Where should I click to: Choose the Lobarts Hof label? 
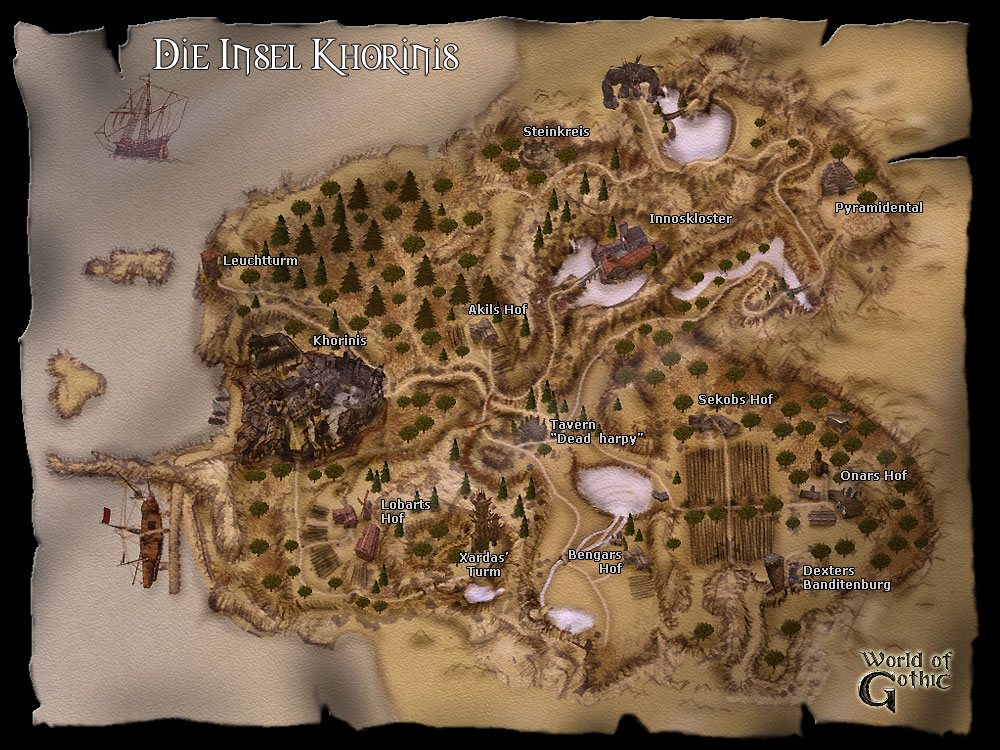pos(405,511)
